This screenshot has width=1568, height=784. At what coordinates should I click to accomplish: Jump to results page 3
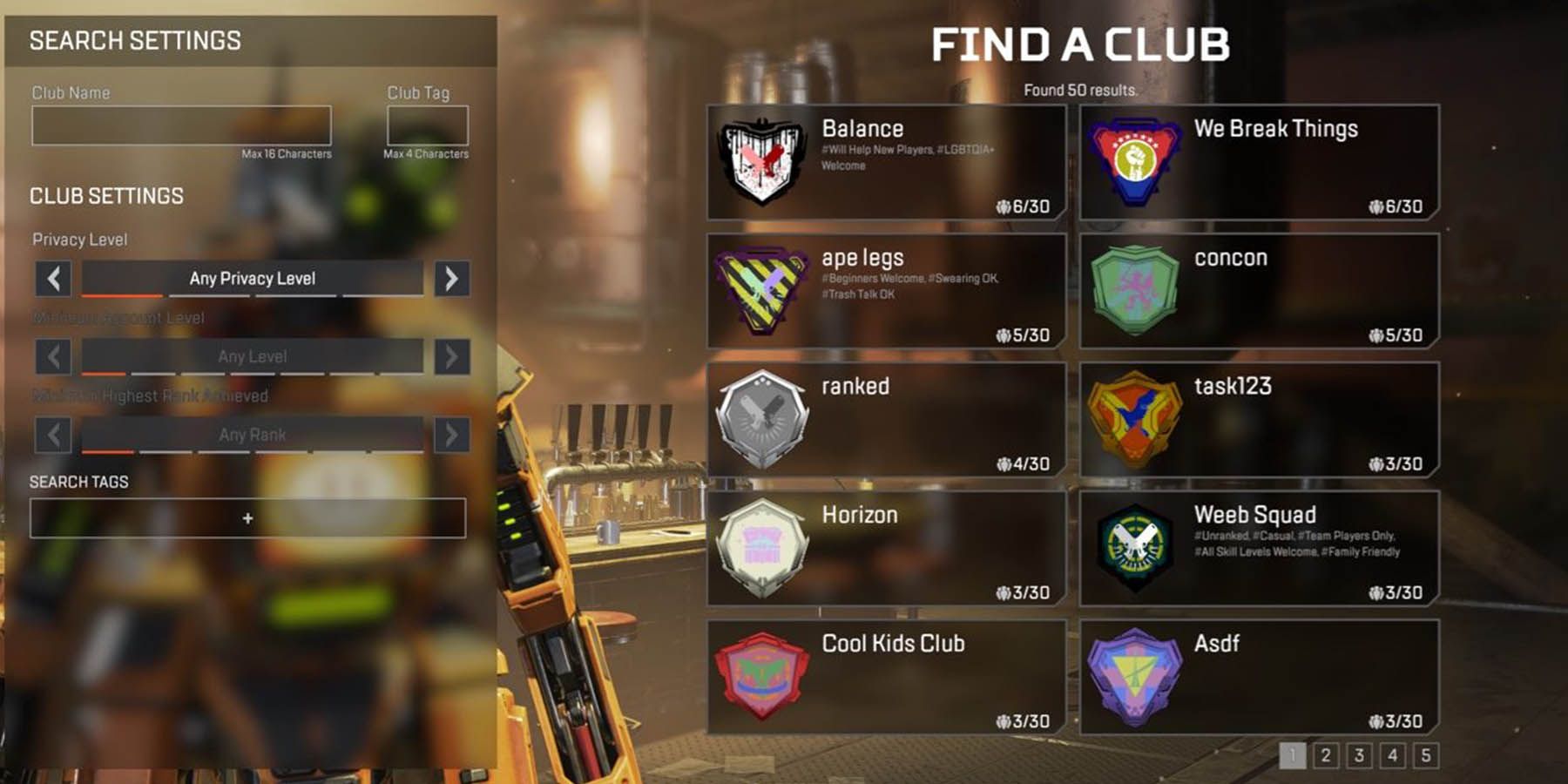coord(1359,755)
